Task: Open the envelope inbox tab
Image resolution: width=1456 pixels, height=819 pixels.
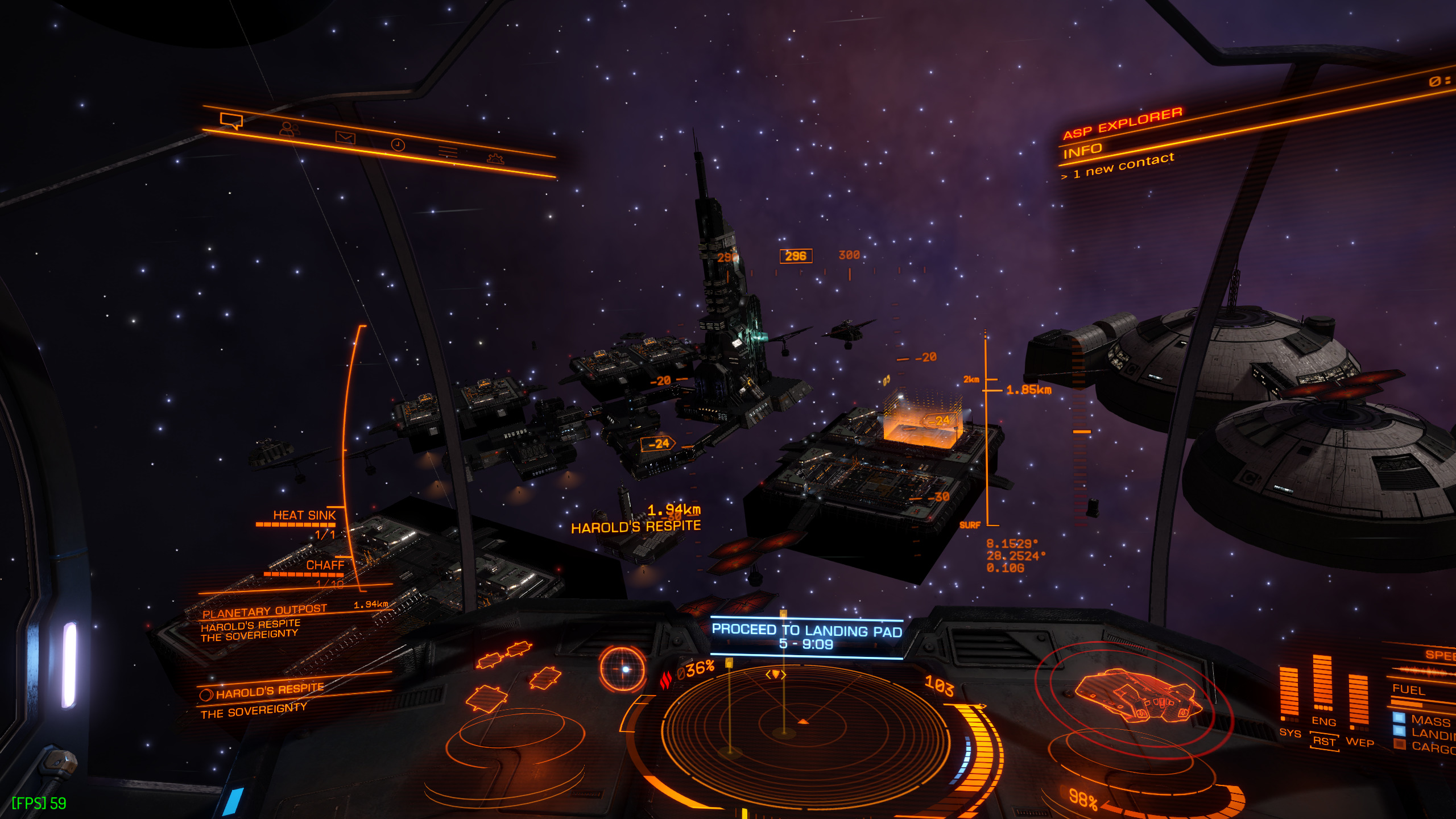Action: 345,137
